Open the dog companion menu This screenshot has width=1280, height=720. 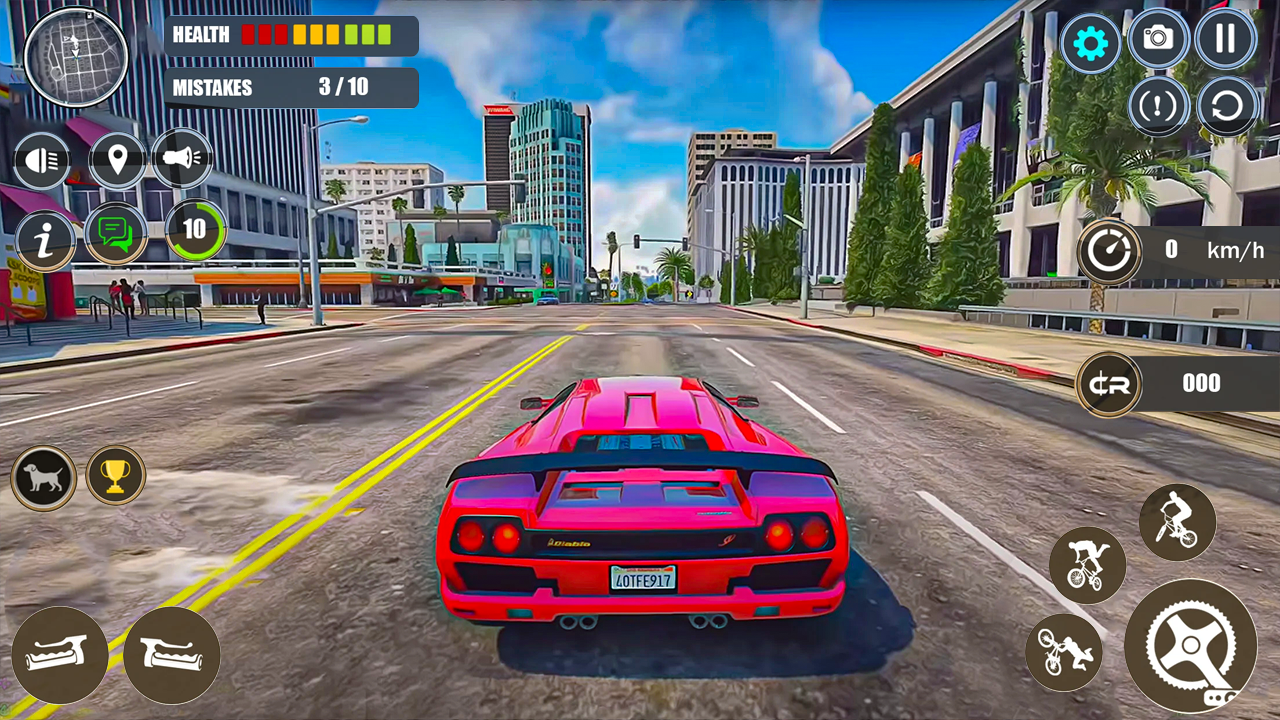[x=42, y=477]
